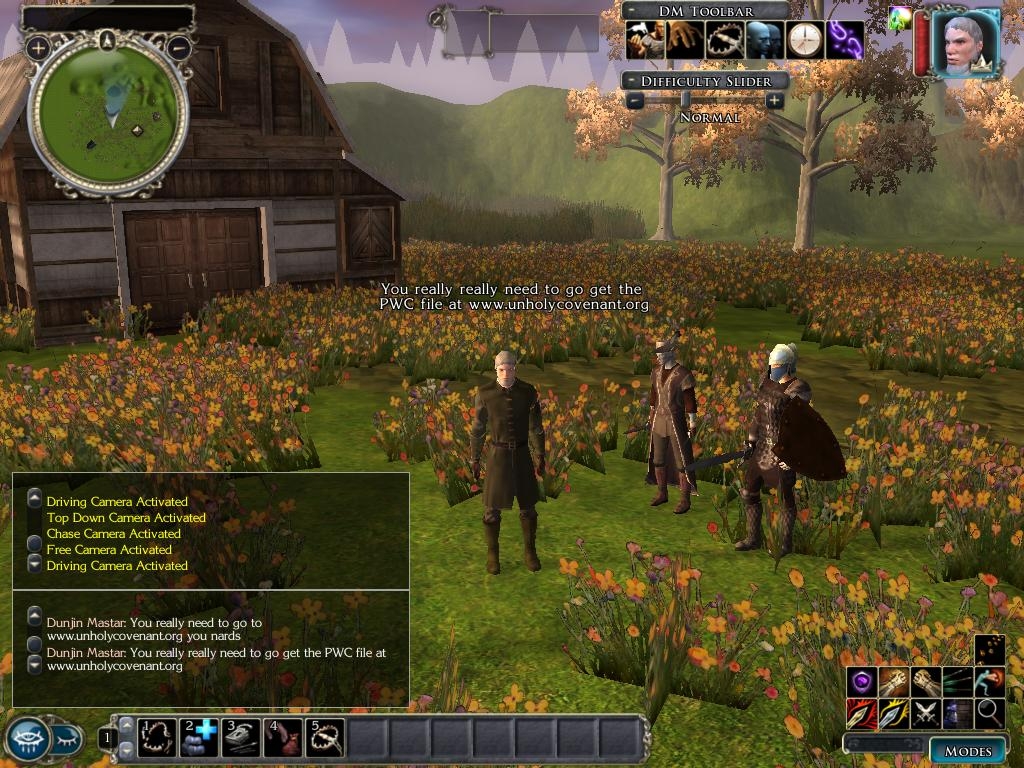Select the purple chain icon in DM Toolbar
This screenshot has width=1024, height=768.
pos(845,40)
